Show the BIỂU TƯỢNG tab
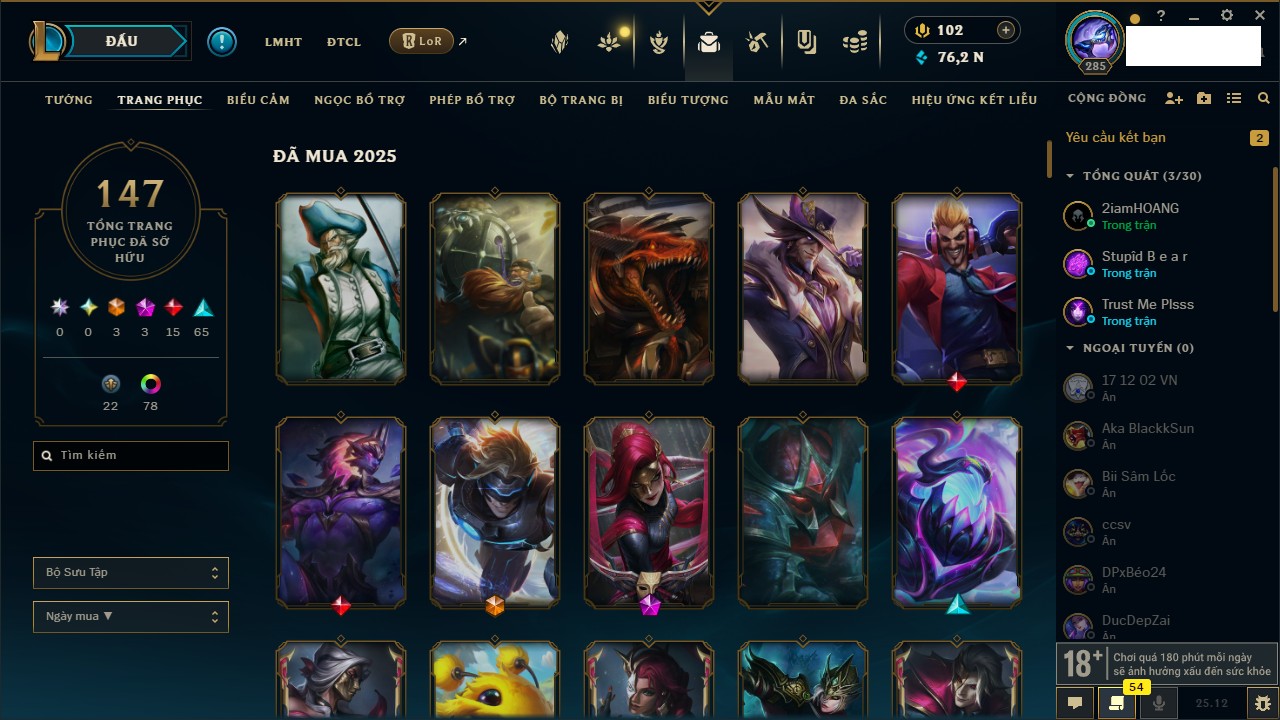The width and height of the screenshot is (1280, 720). click(x=688, y=100)
